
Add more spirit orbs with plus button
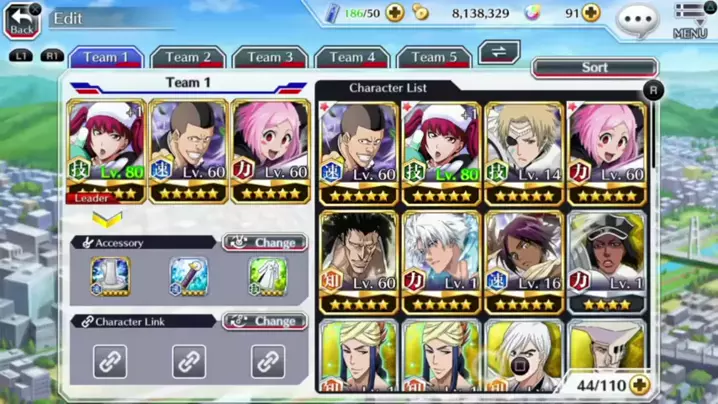(x=591, y=13)
